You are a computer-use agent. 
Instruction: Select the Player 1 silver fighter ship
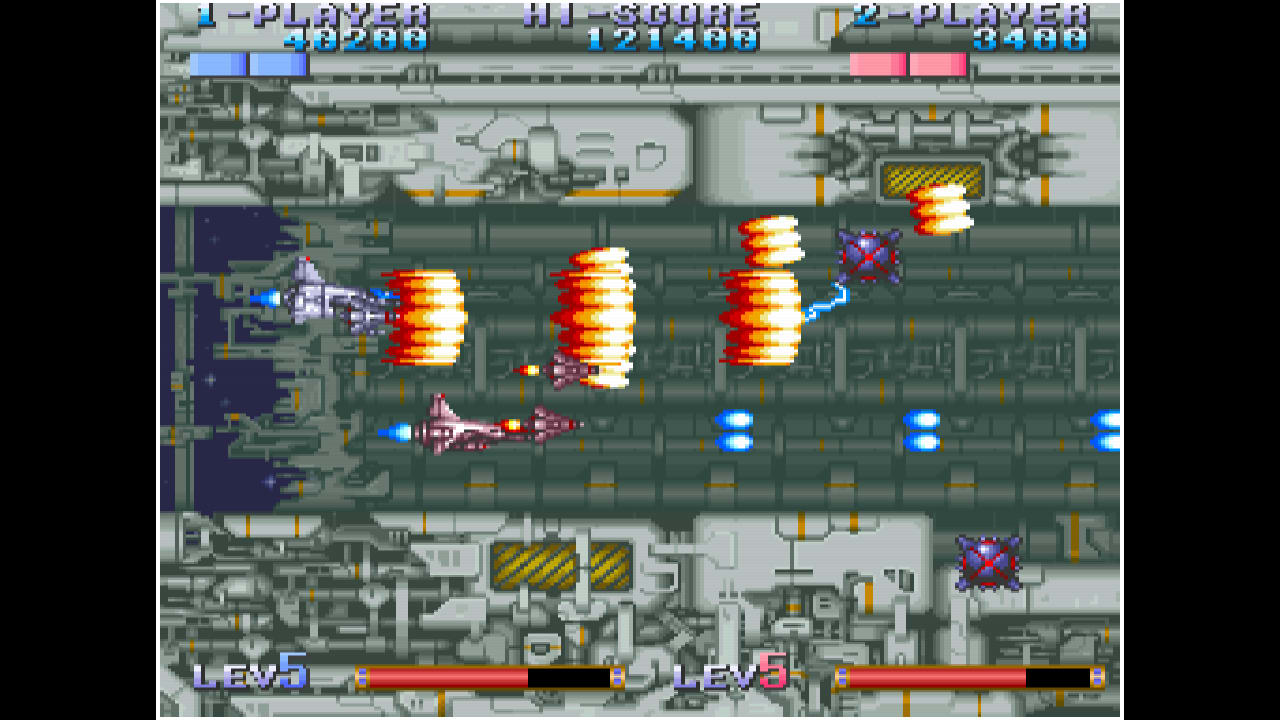tap(320, 300)
